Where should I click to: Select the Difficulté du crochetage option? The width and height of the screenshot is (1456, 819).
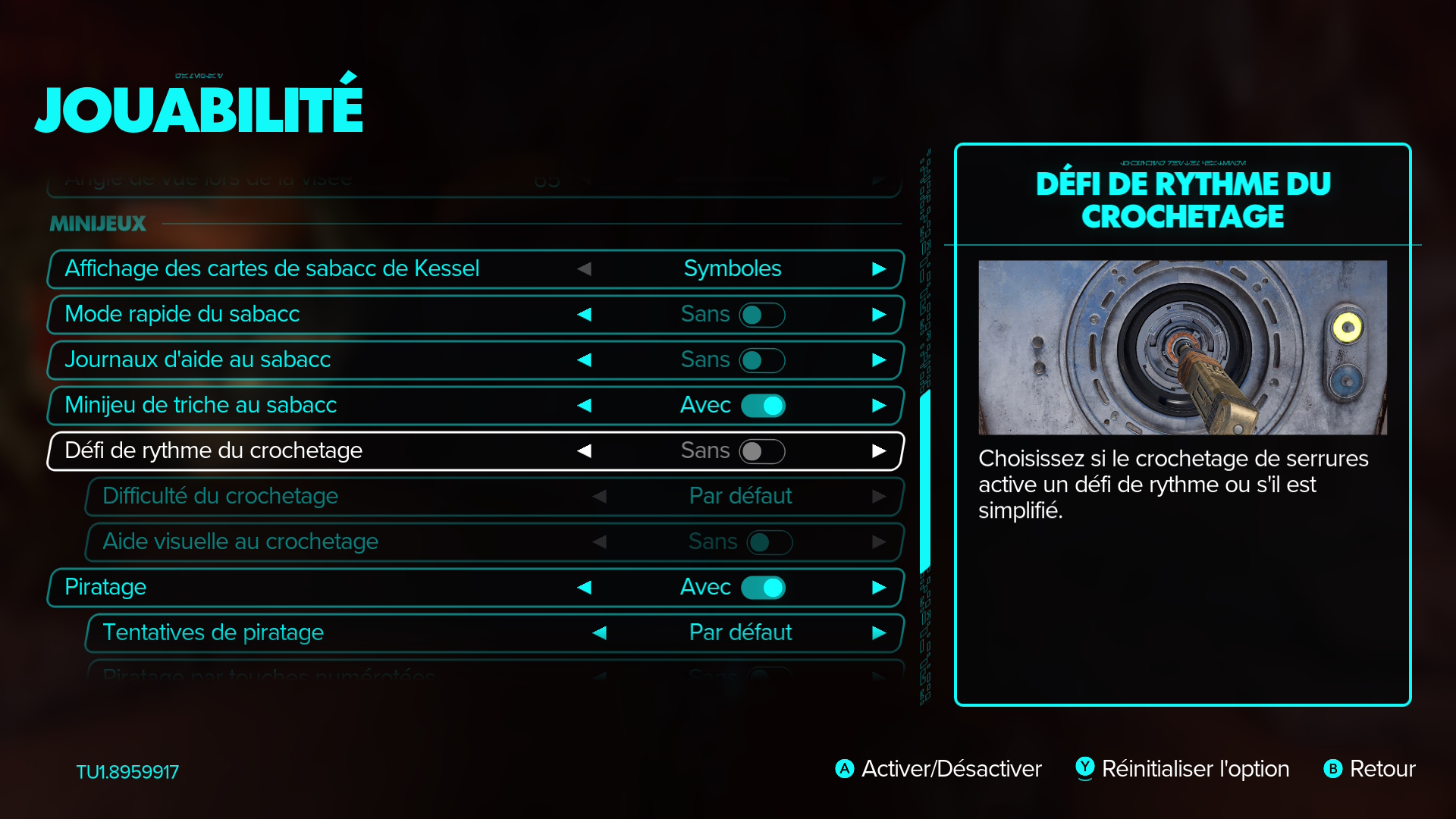click(220, 496)
